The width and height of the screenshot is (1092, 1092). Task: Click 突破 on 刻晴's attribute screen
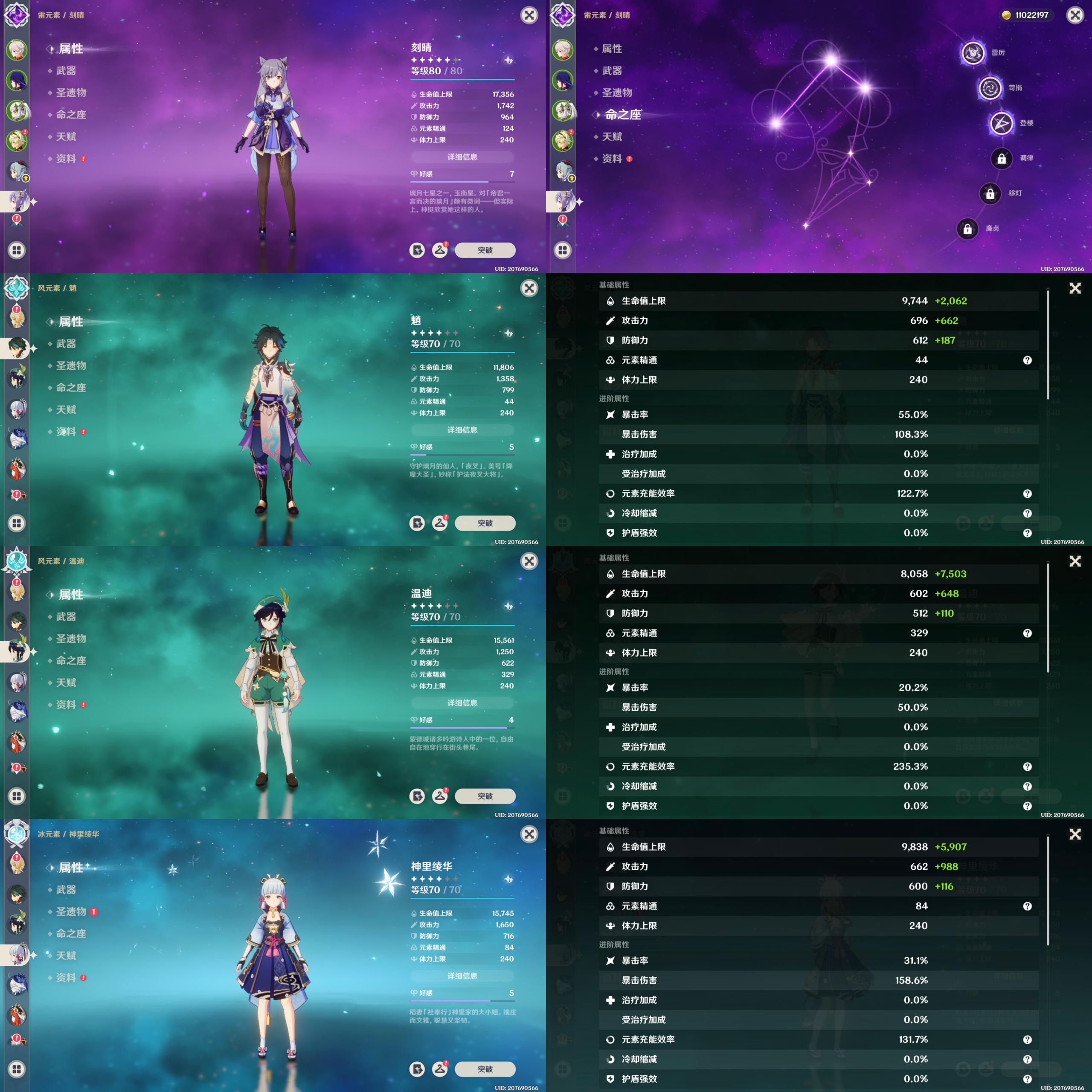(485, 250)
